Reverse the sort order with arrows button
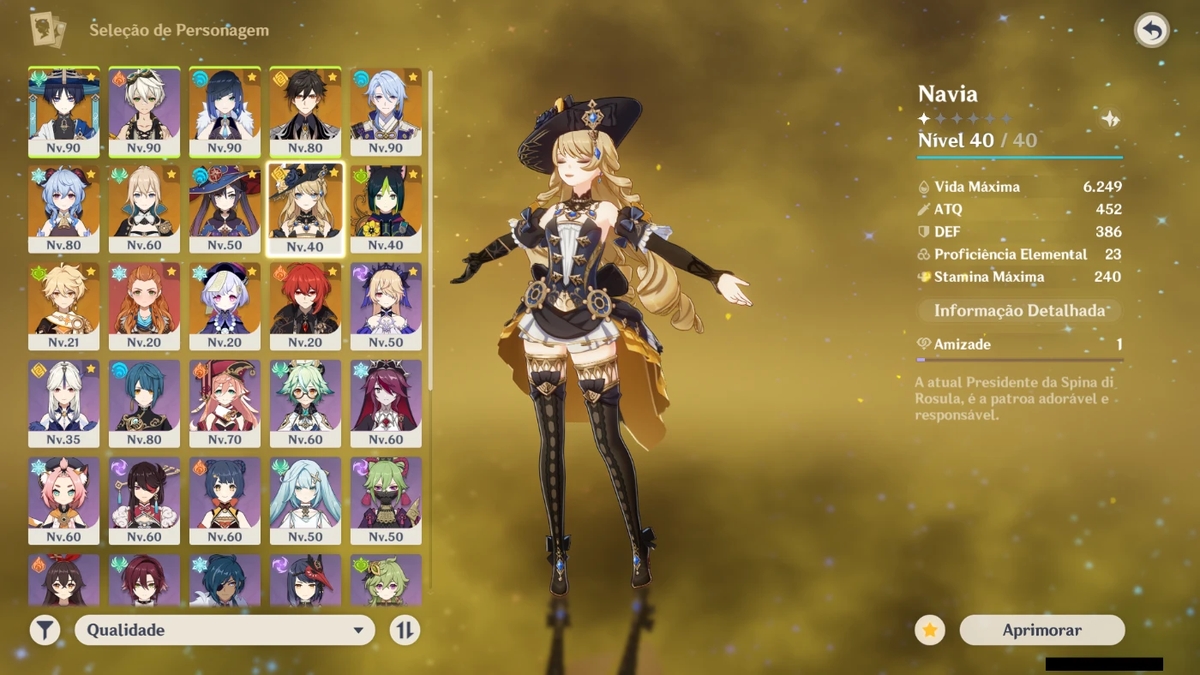 (x=404, y=630)
